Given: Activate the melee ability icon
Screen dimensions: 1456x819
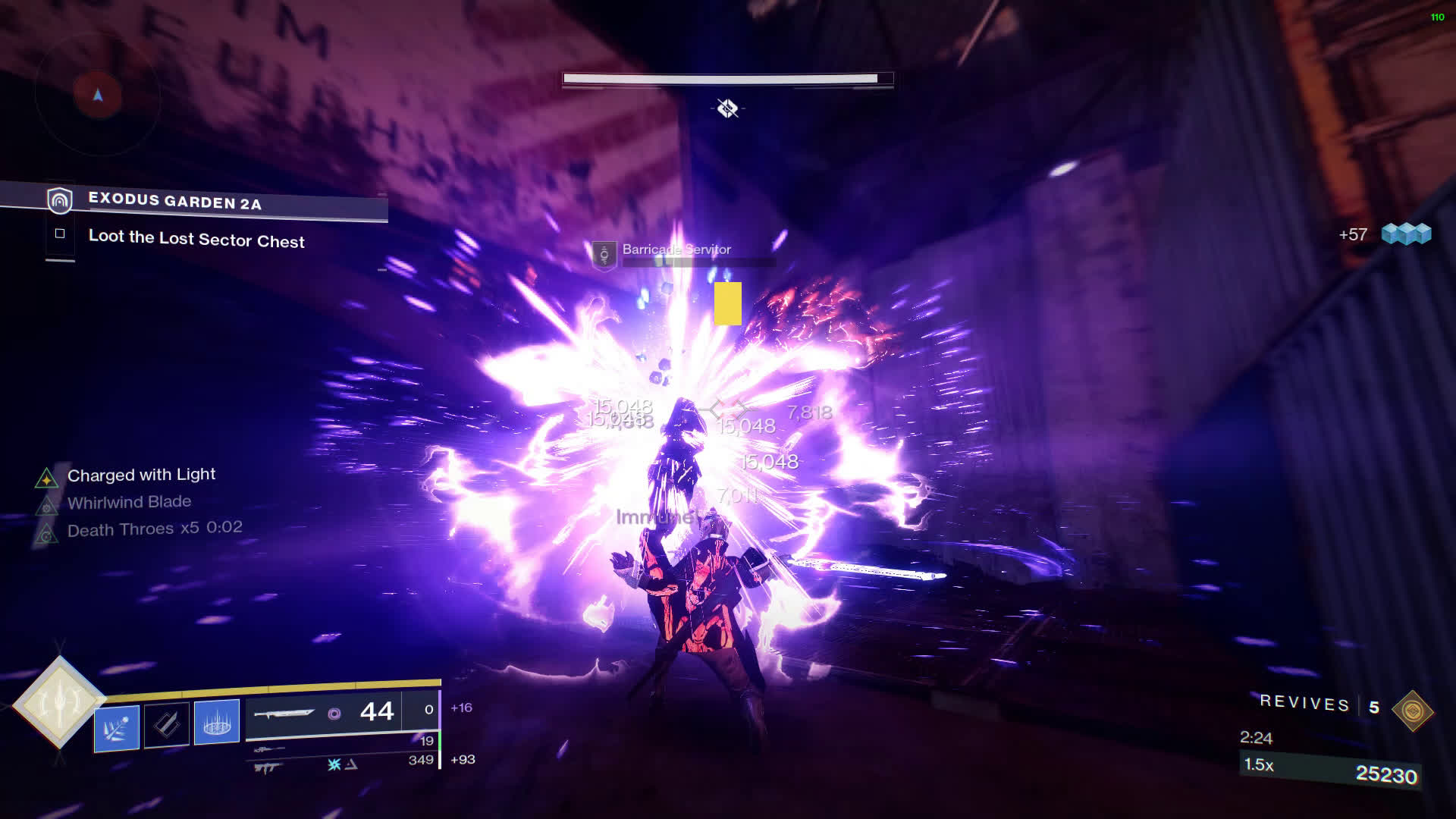Looking at the screenshot, I should (167, 724).
